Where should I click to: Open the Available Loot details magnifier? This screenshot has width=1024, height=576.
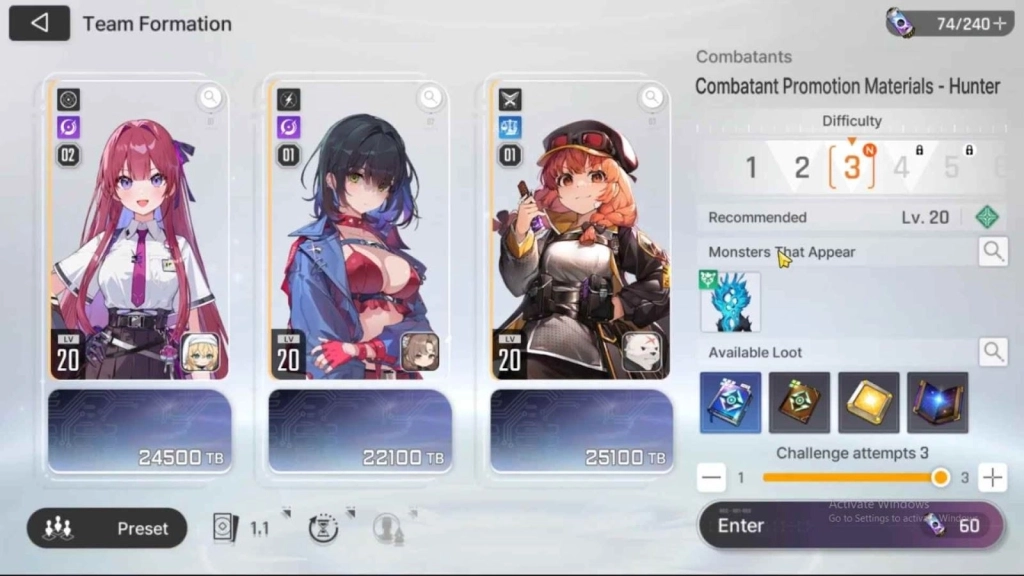(993, 351)
